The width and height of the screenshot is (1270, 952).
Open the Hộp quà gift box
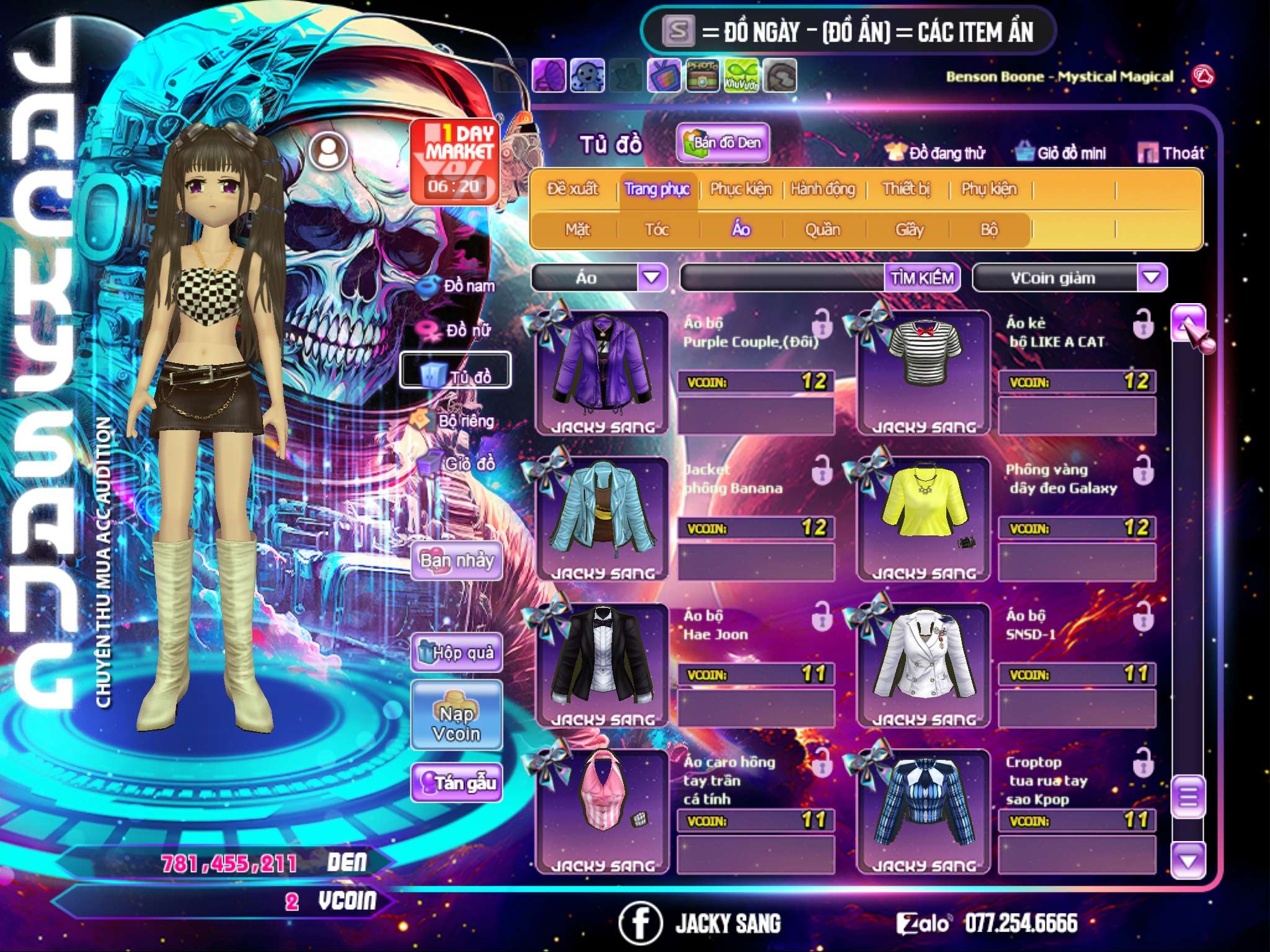point(456,652)
